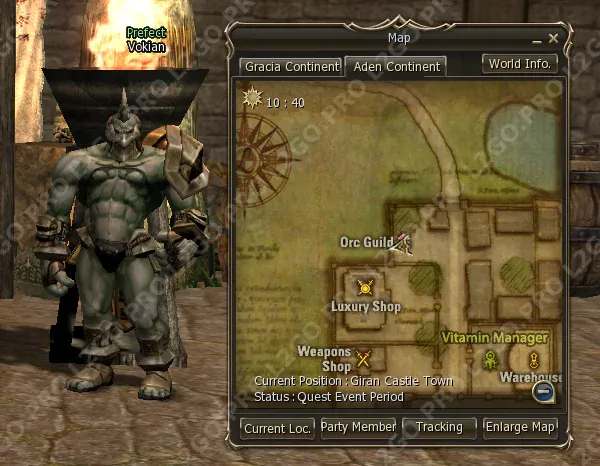Enlarge the map view

[520, 427]
